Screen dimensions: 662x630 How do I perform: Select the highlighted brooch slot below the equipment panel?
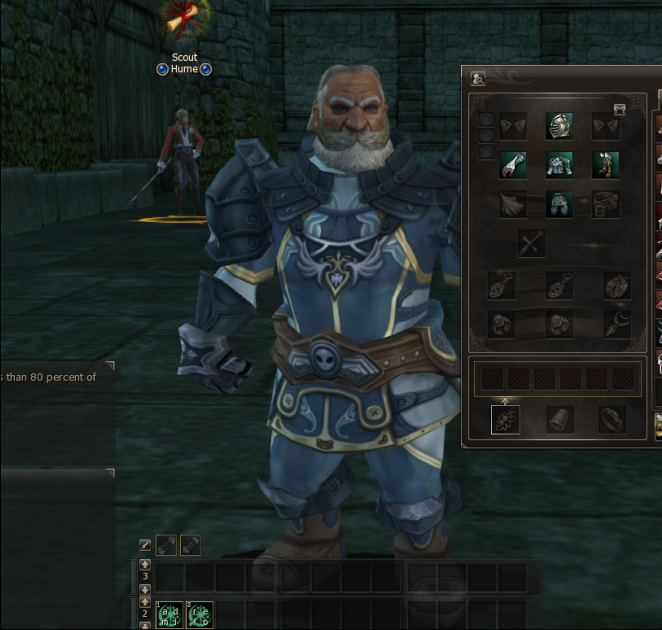(506, 420)
